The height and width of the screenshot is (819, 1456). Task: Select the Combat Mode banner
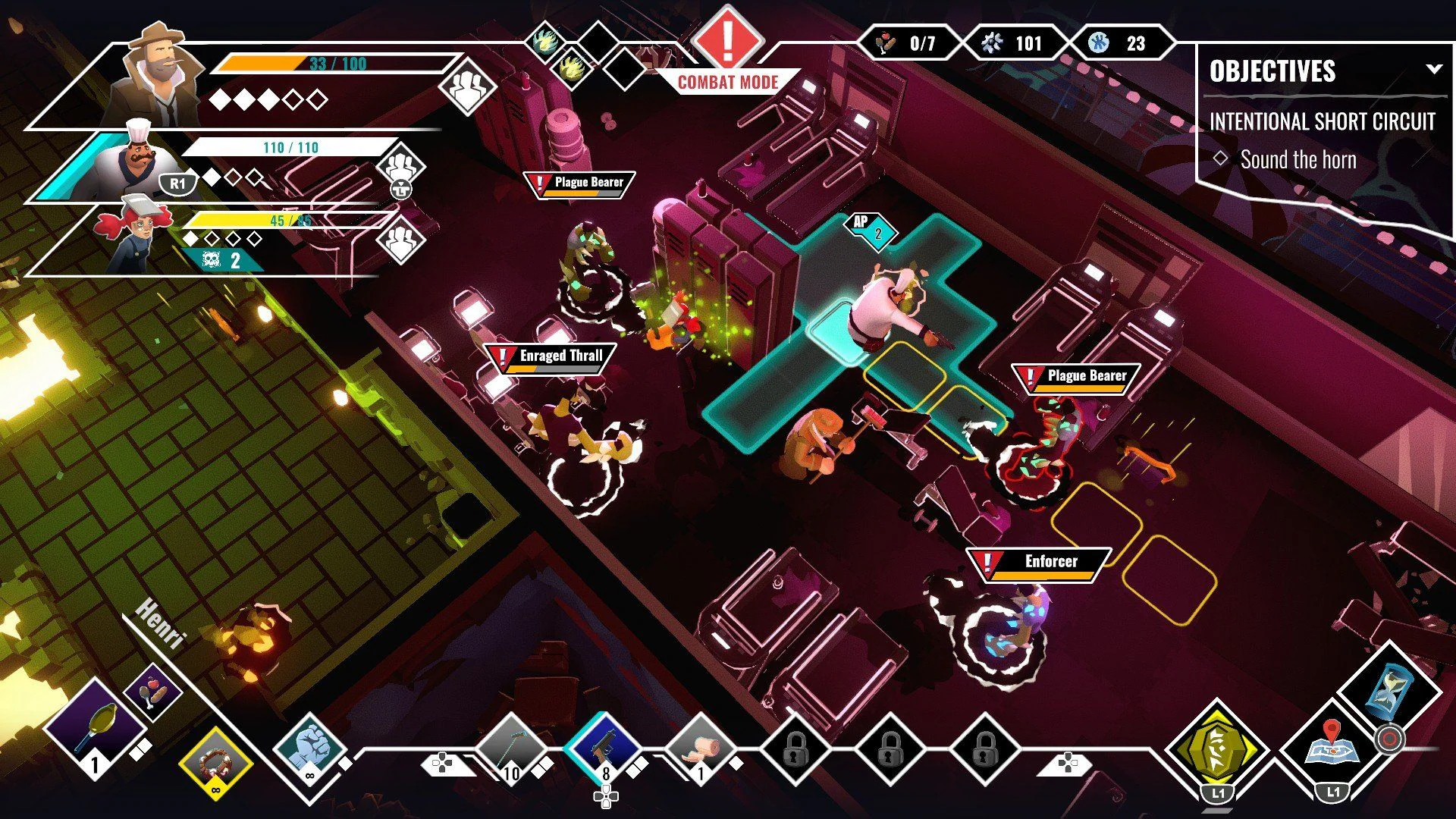pyautogui.click(x=726, y=79)
